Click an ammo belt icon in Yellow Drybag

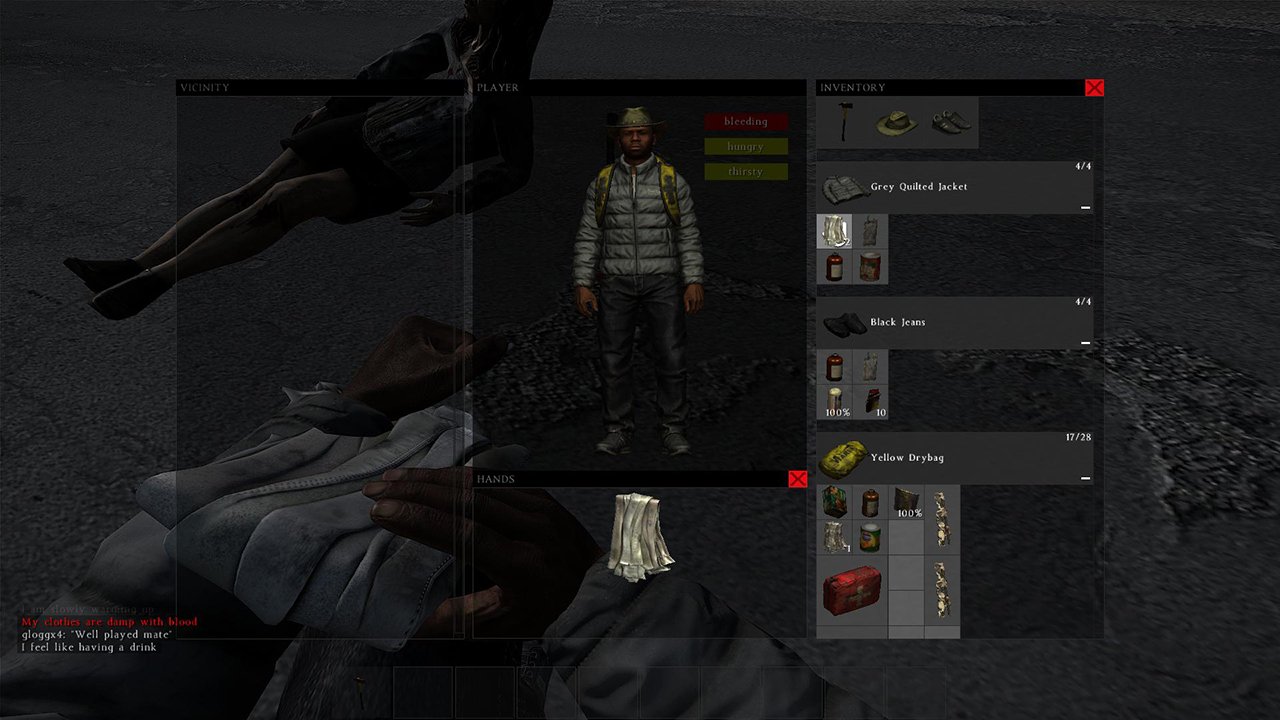tap(940, 518)
